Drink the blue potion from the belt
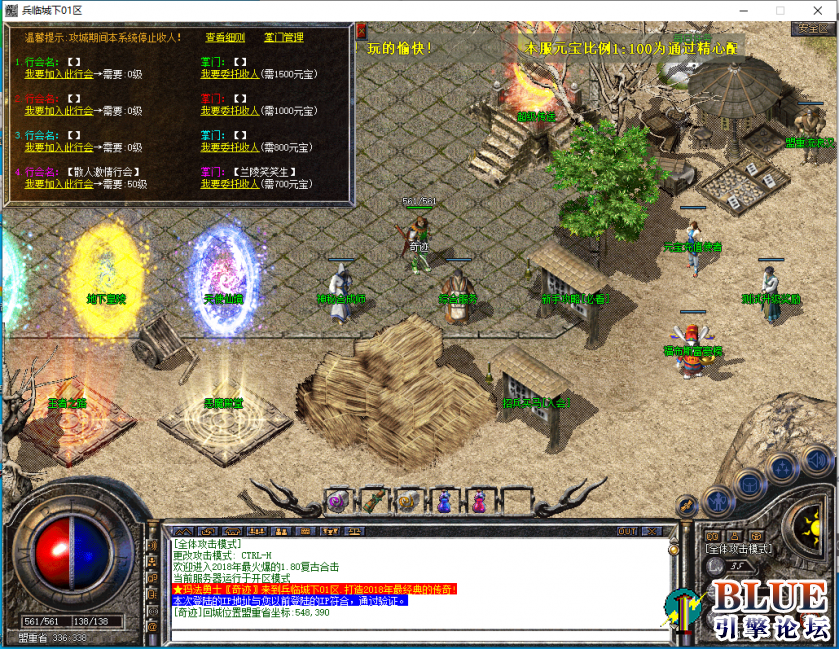This screenshot has height=649, width=839. 445,499
